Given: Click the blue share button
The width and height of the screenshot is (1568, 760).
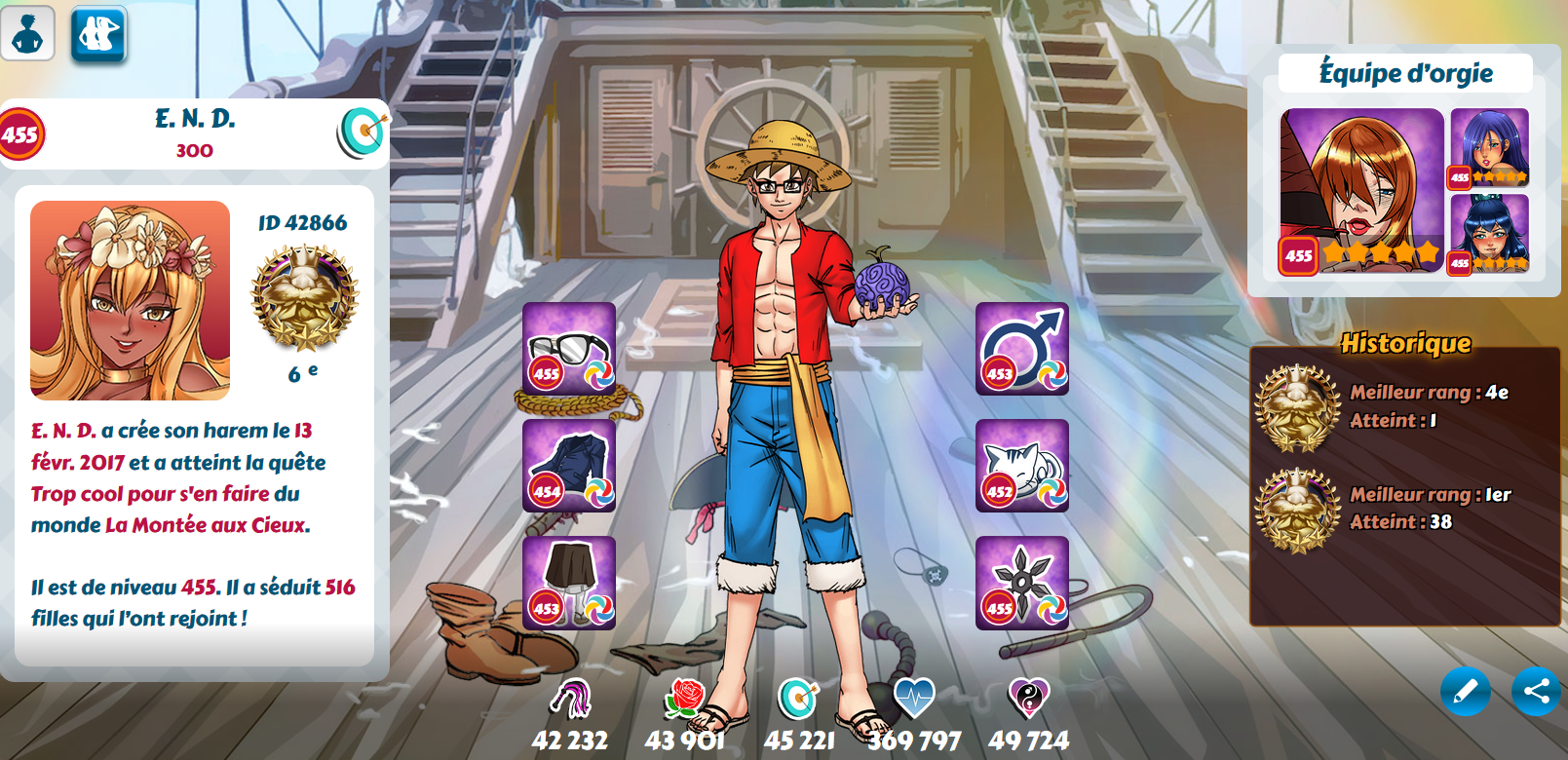Looking at the screenshot, I should coord(1537,692).
